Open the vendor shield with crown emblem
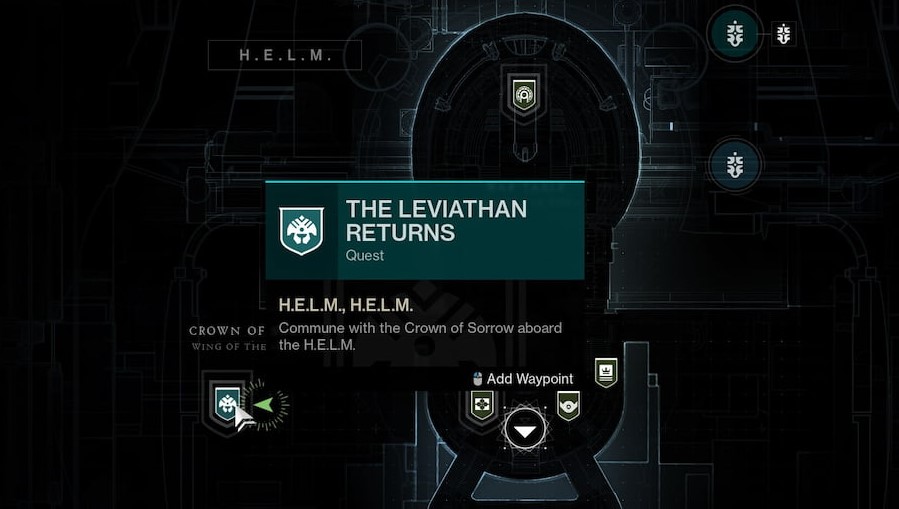This screenshot has height=509, width=899. [x=605, y=372]
